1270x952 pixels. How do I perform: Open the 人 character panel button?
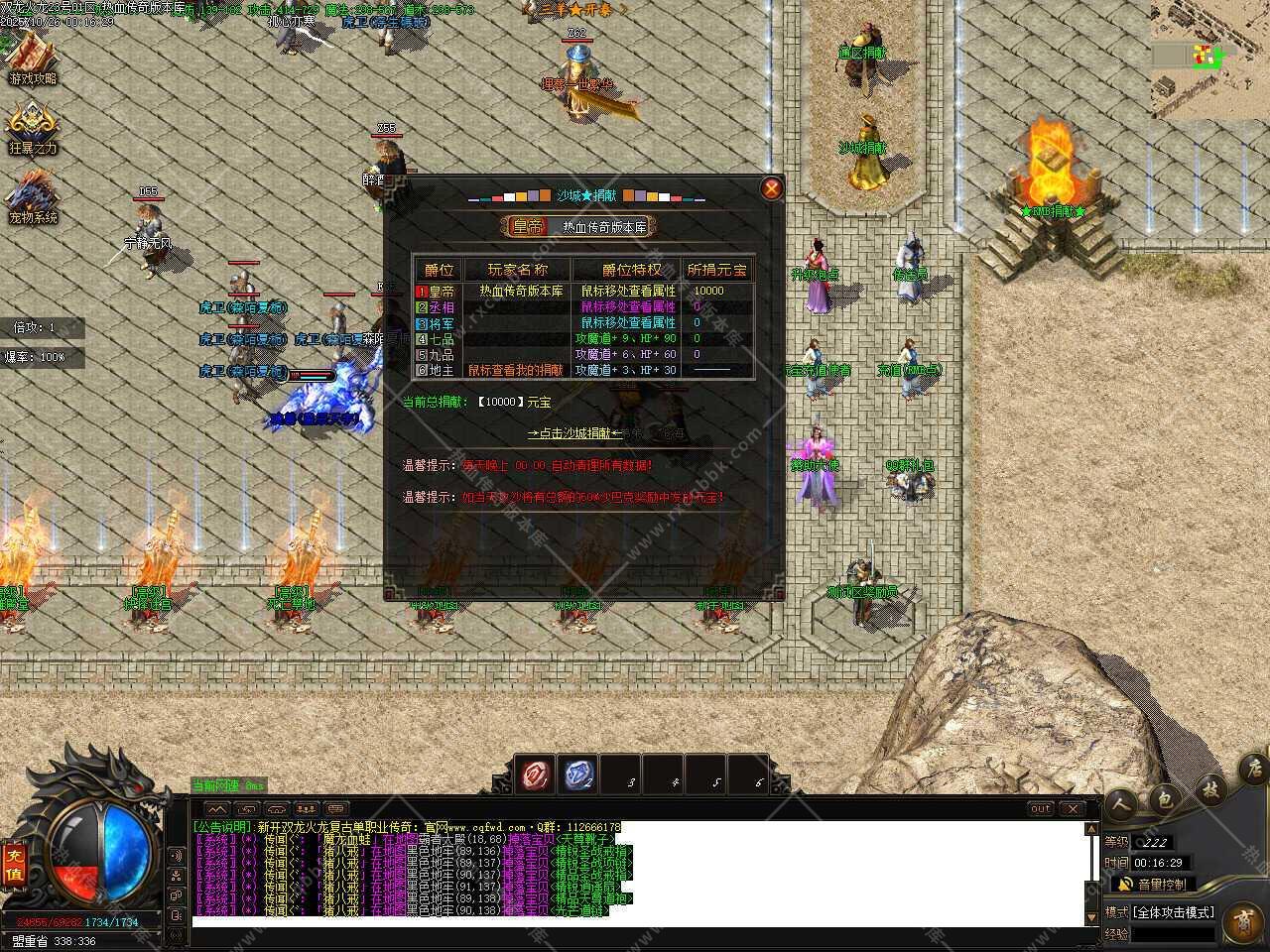(x=1121, y=803)
